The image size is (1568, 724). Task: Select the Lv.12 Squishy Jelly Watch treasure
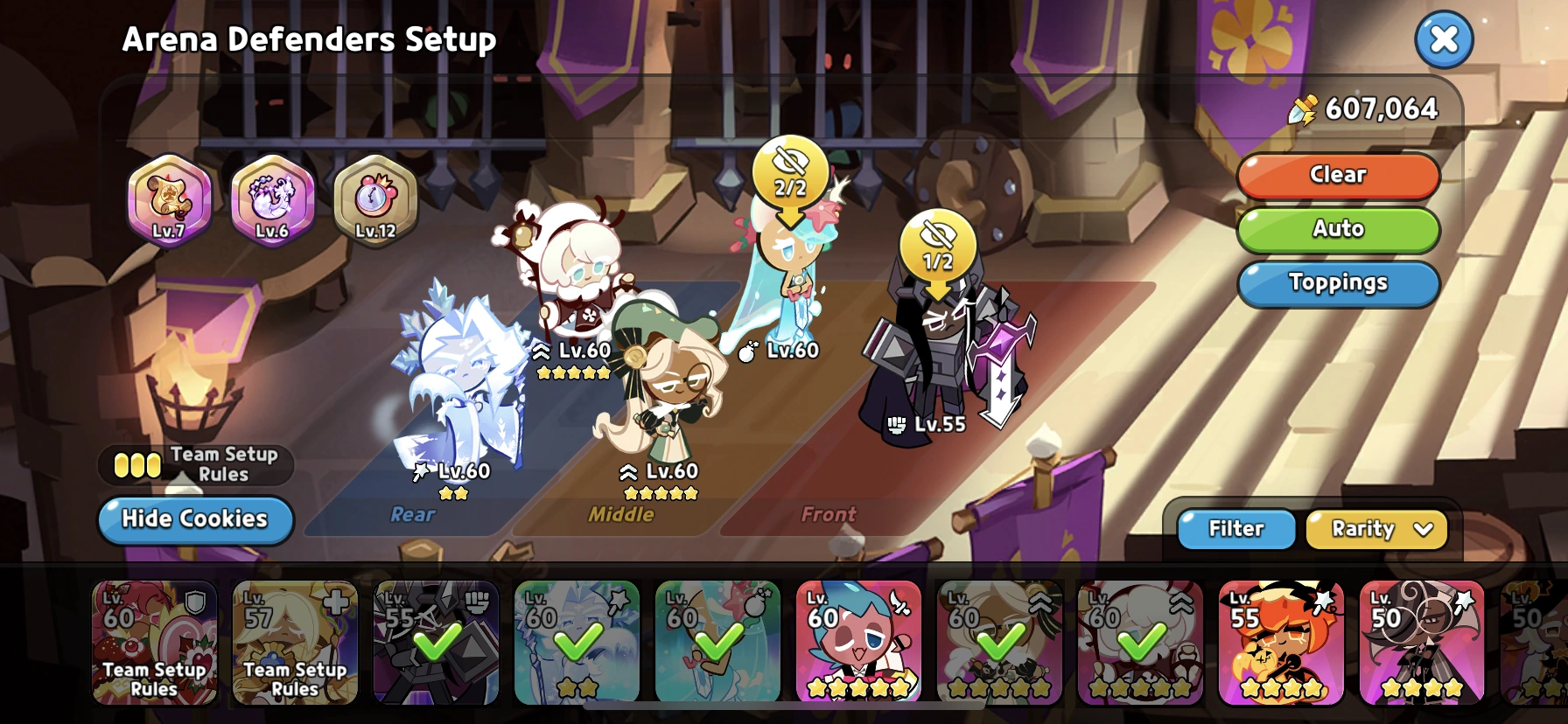tap(375, 202)
